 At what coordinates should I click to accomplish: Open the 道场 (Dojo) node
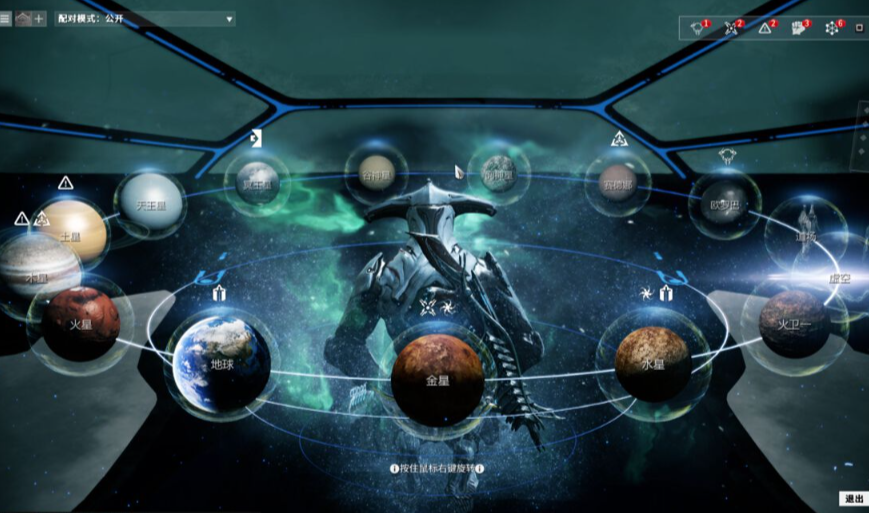point(806,235)
